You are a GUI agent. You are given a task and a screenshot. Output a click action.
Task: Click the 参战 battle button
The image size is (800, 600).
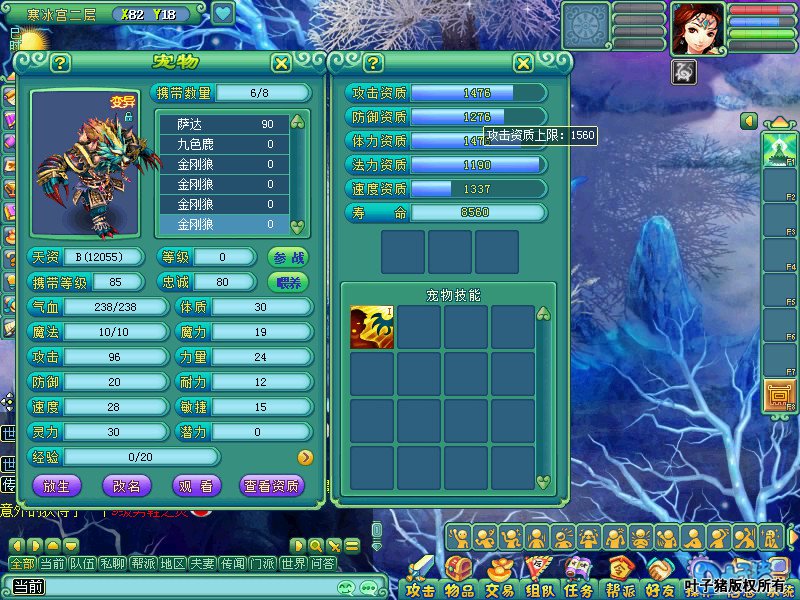(x=288, y=257)
